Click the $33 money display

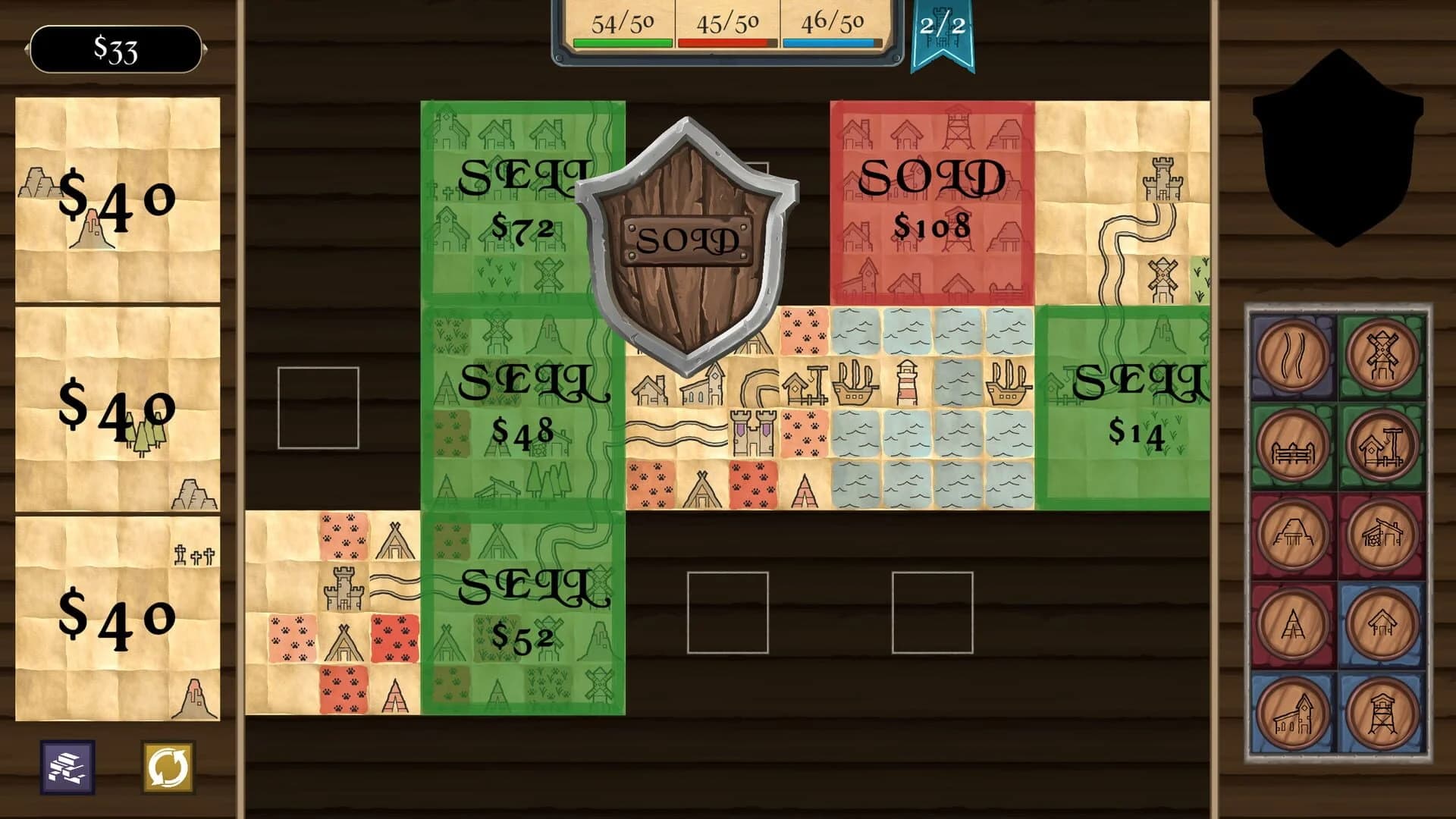pos(114,49)
